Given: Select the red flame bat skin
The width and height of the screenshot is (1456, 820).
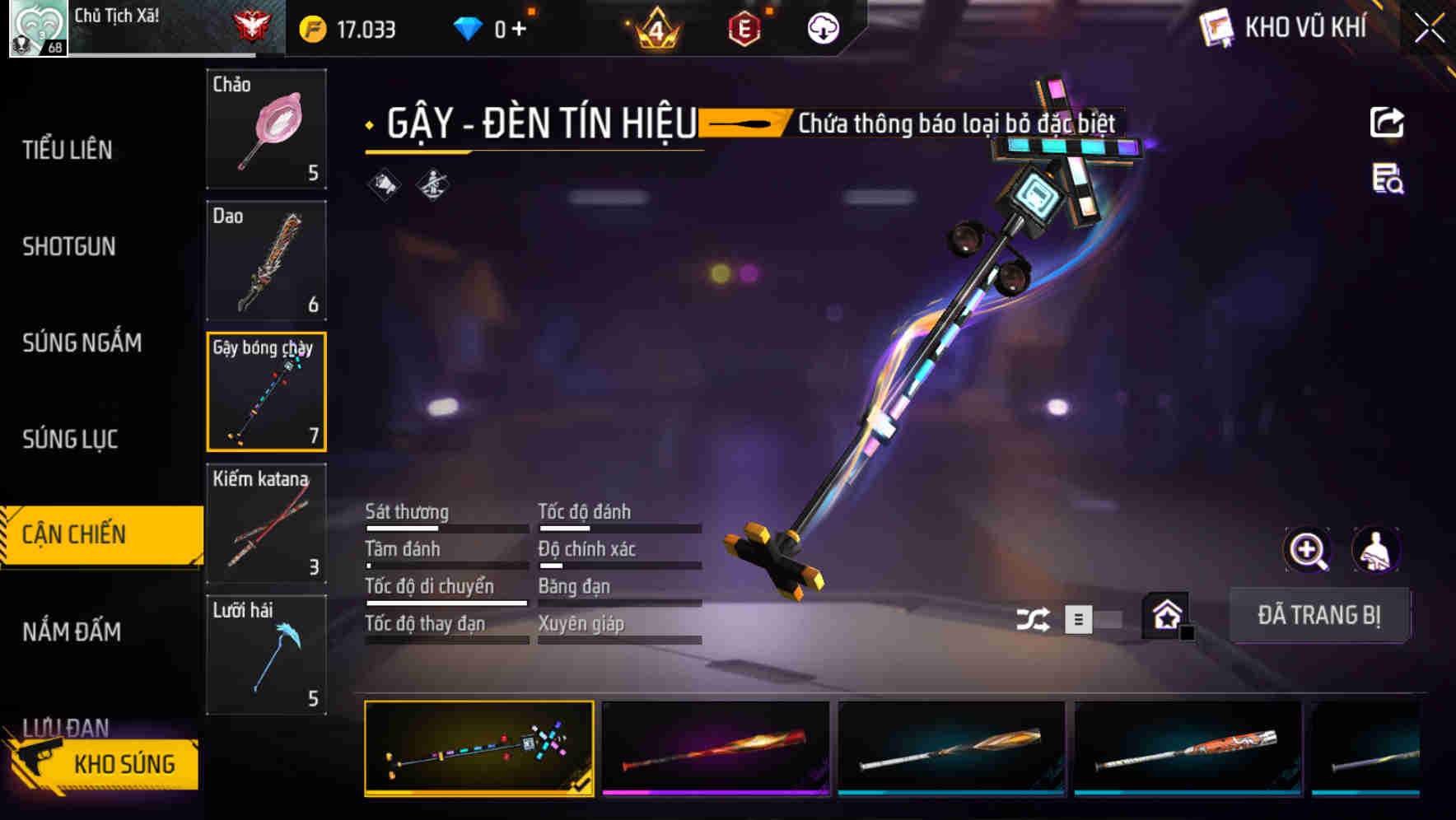Looking at the screenshot, I should coord(716,748).
